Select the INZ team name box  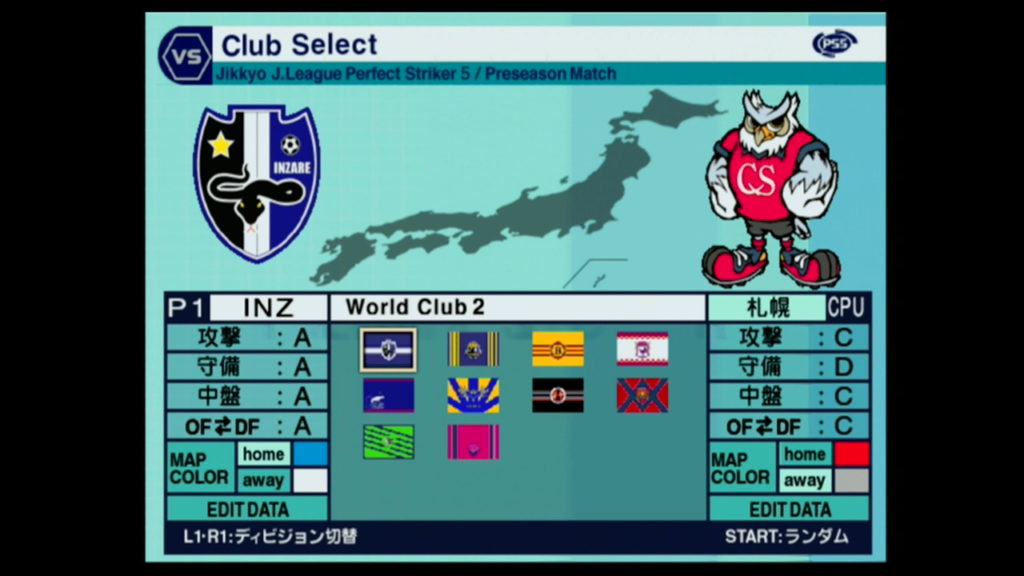pyautogui.click(x=268, y=307)
